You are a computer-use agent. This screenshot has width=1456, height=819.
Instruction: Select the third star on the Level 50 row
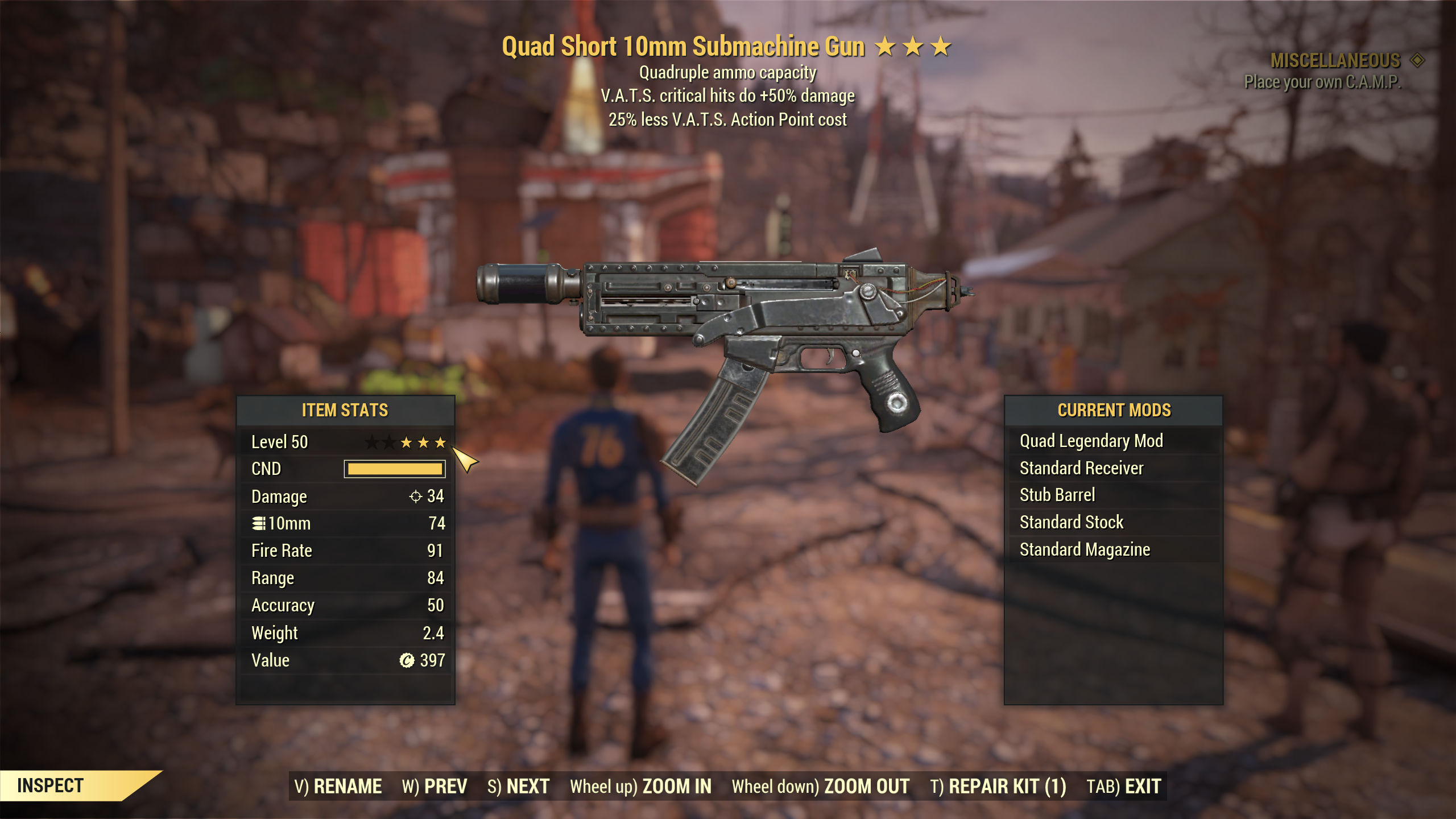click(440, 441)
